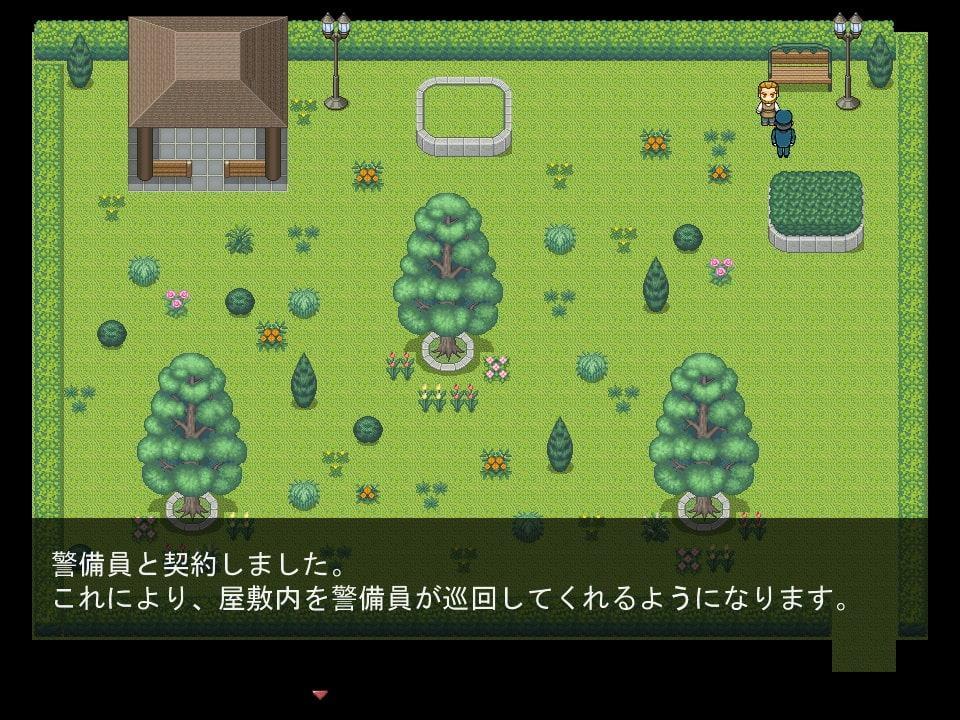
Task: Click the pink continue arrow indicator
Action: 320,694
